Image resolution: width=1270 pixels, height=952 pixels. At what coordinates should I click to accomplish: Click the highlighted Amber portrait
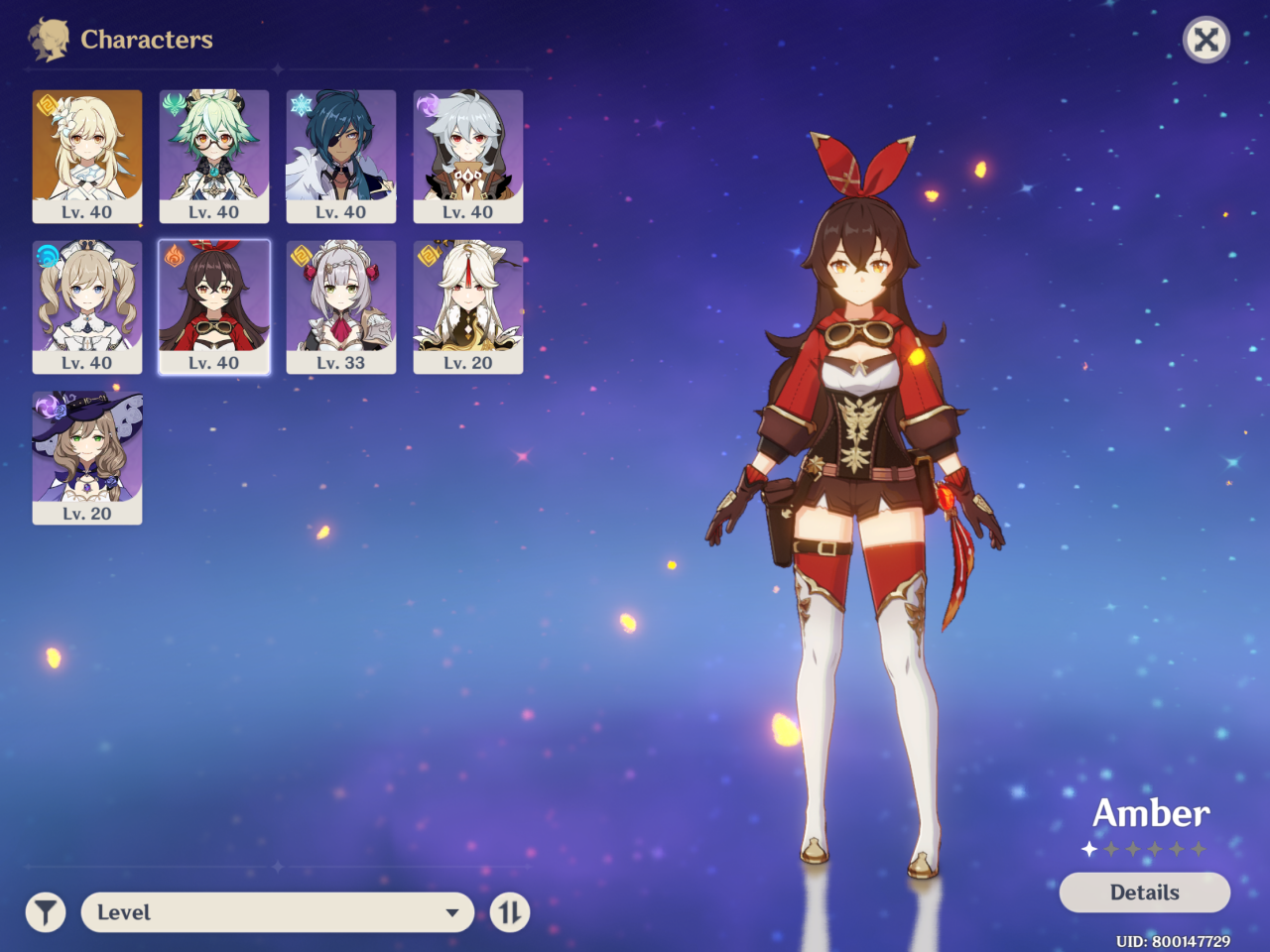(x=214, y=306)
